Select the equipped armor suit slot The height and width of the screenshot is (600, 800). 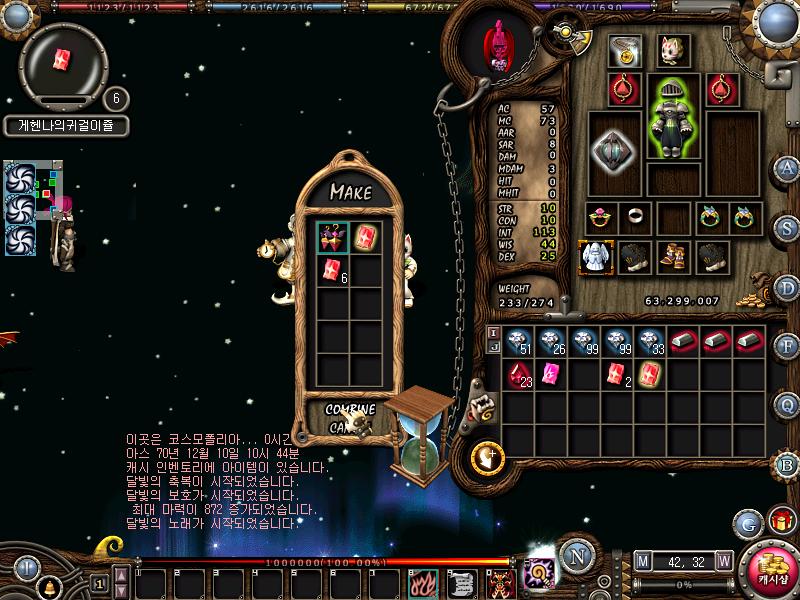coord(672,130)
